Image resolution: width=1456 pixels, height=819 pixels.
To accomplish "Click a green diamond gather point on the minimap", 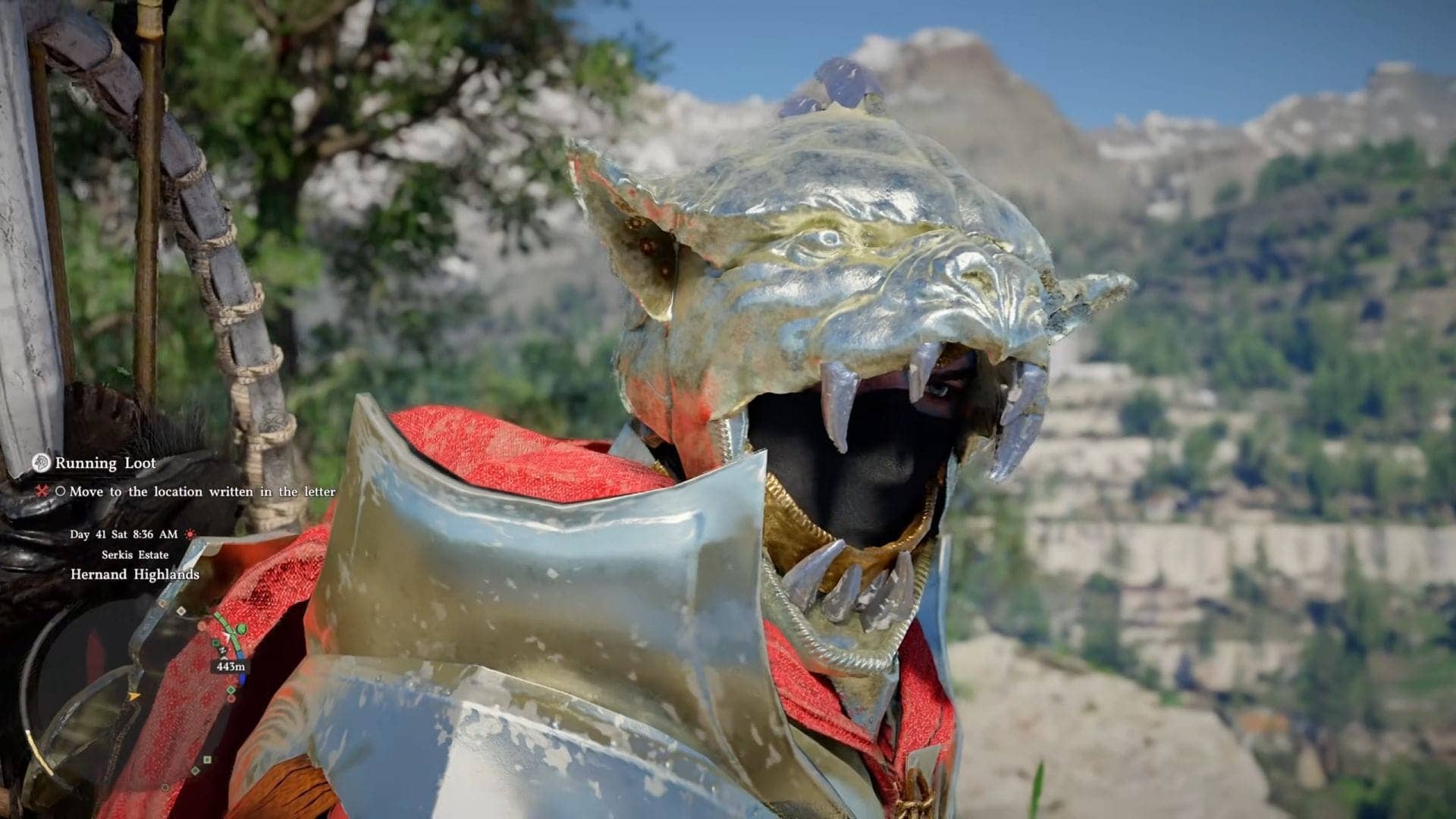I will tap(231, 689).
